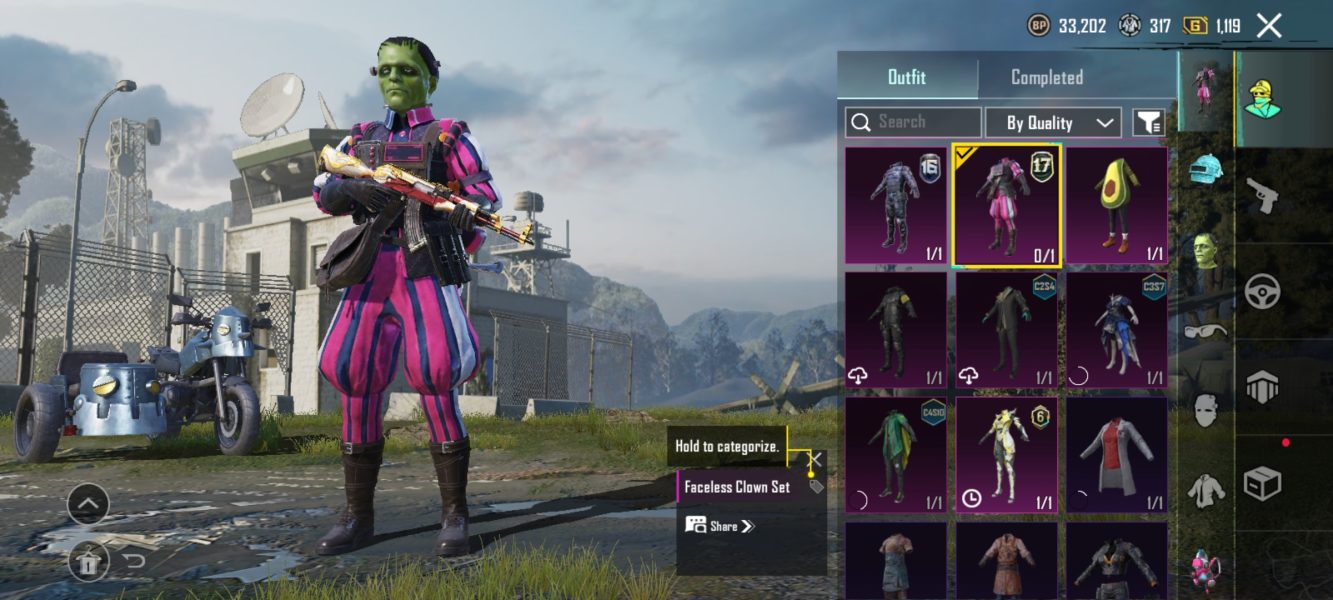This screenshot has width=1333, height=600.
Task: Open the By Quality sort dropdown
Action: point(1052,122)
